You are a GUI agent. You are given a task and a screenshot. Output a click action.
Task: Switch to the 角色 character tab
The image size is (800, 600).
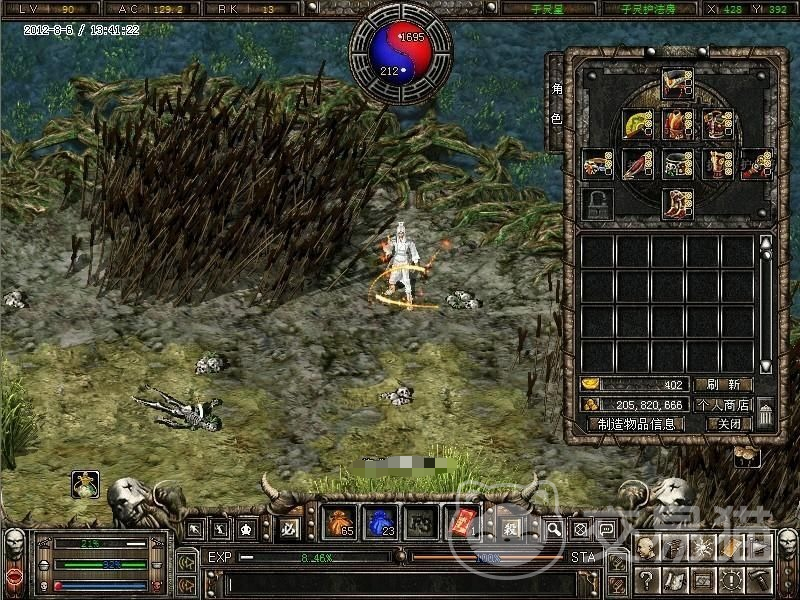click(x=556, y=103)
